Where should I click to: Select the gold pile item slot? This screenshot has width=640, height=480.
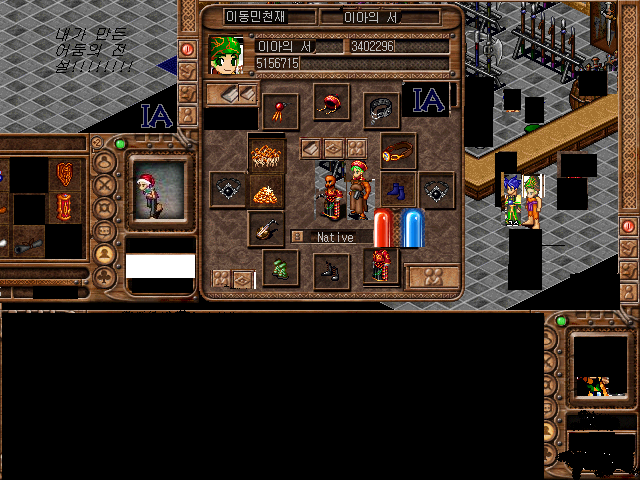[x=266, y=190]
